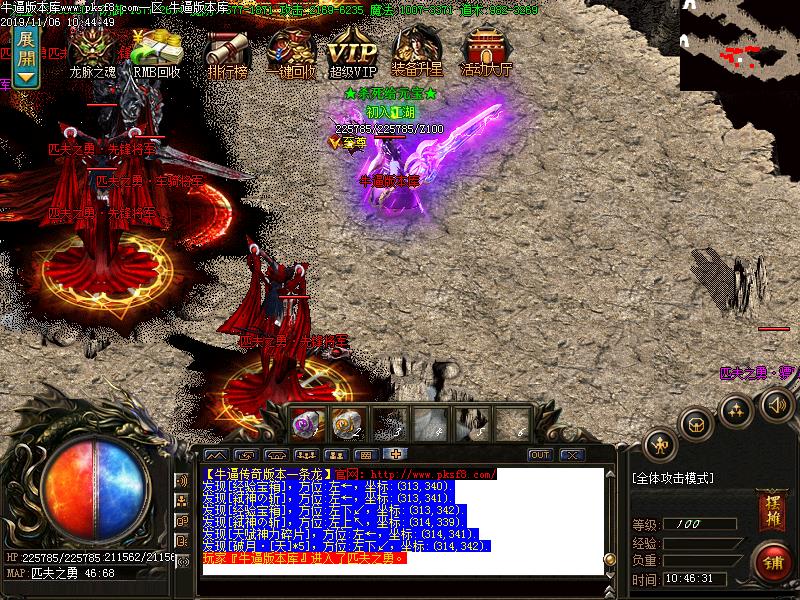Enter the 活动大厅 event hall
800x600 pixels.
(x=486, y=50)
